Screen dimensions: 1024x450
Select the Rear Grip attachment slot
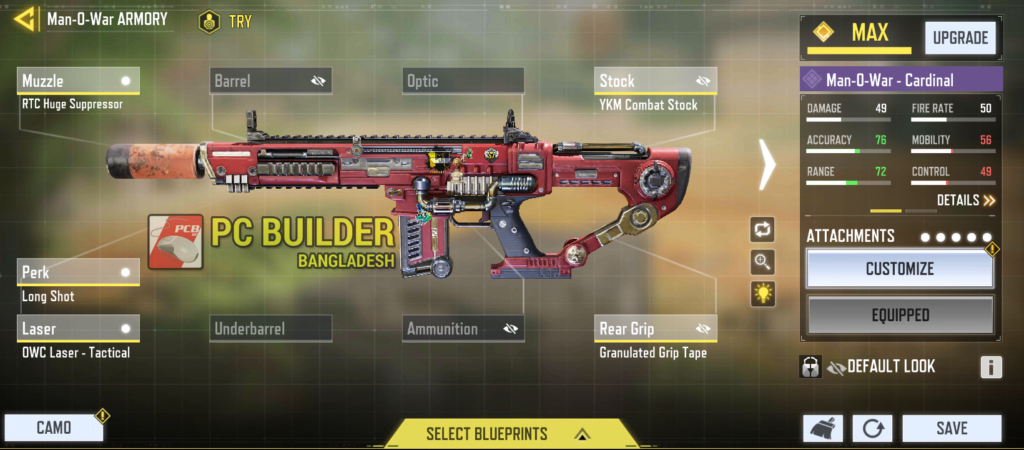tap(655, 328)
